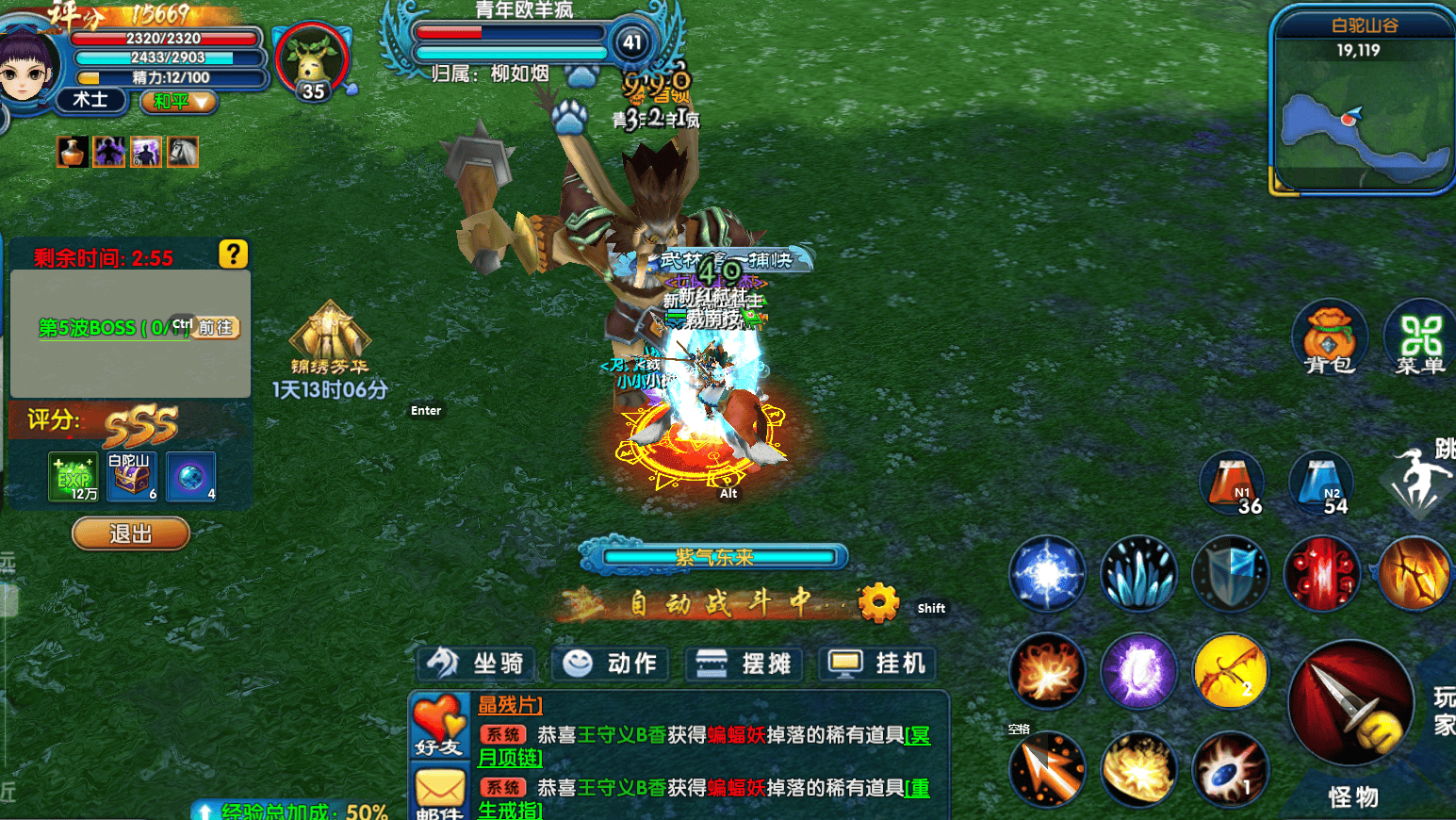Toggle the 挂机 auto-play button

(877, 664)
